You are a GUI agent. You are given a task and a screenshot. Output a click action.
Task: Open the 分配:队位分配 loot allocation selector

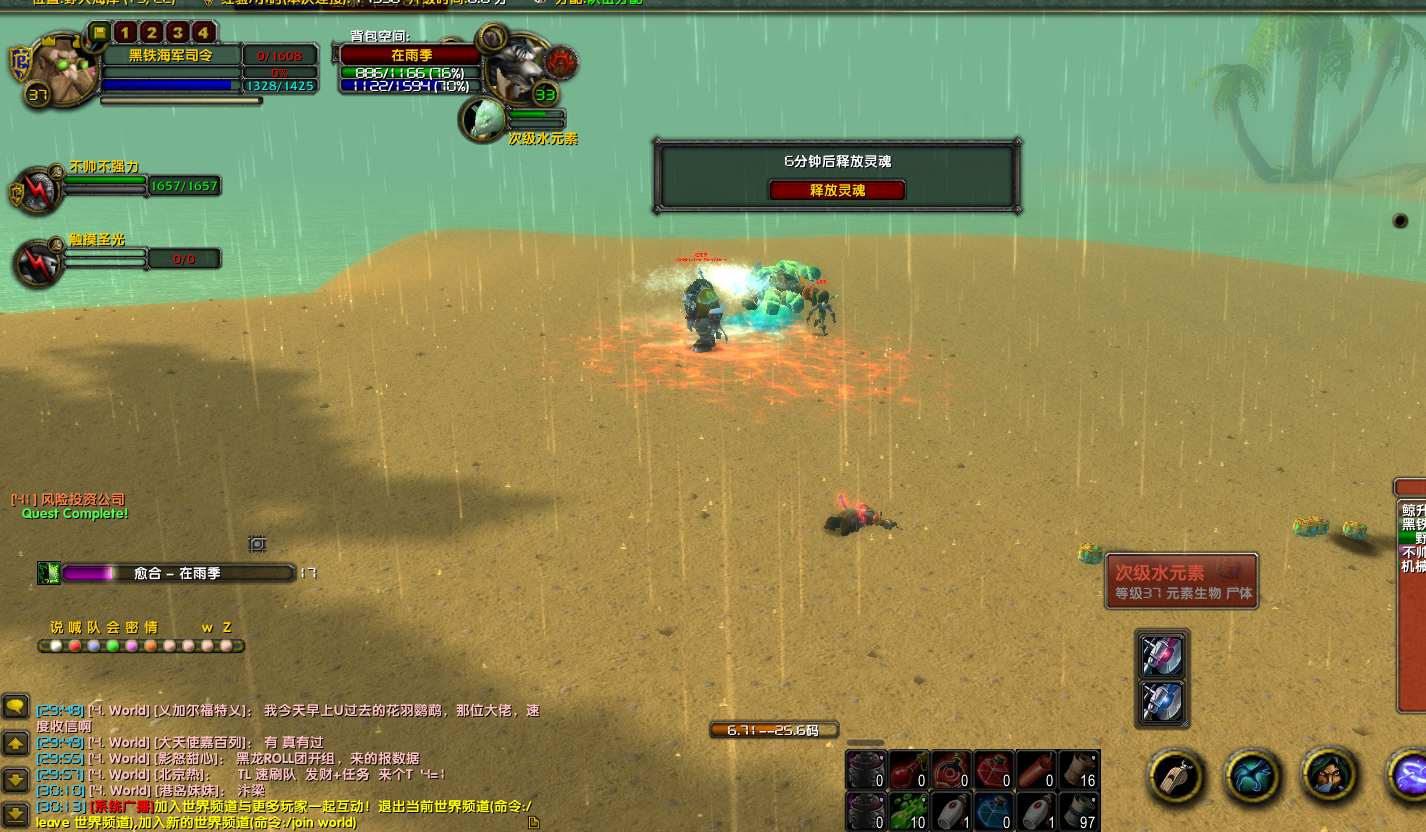point(600,3)
